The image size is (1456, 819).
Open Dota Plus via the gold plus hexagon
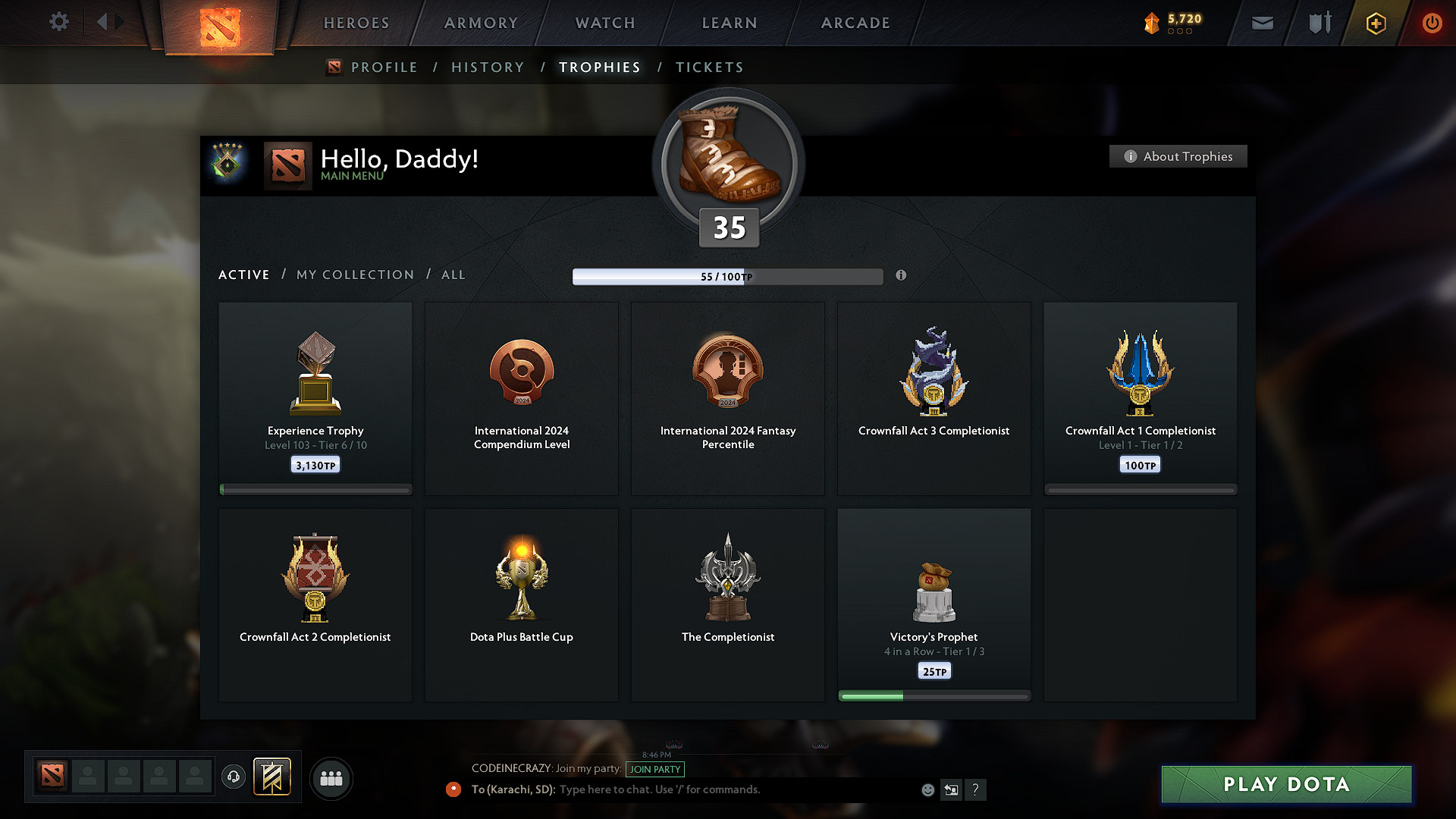[x=1376, y=23]
